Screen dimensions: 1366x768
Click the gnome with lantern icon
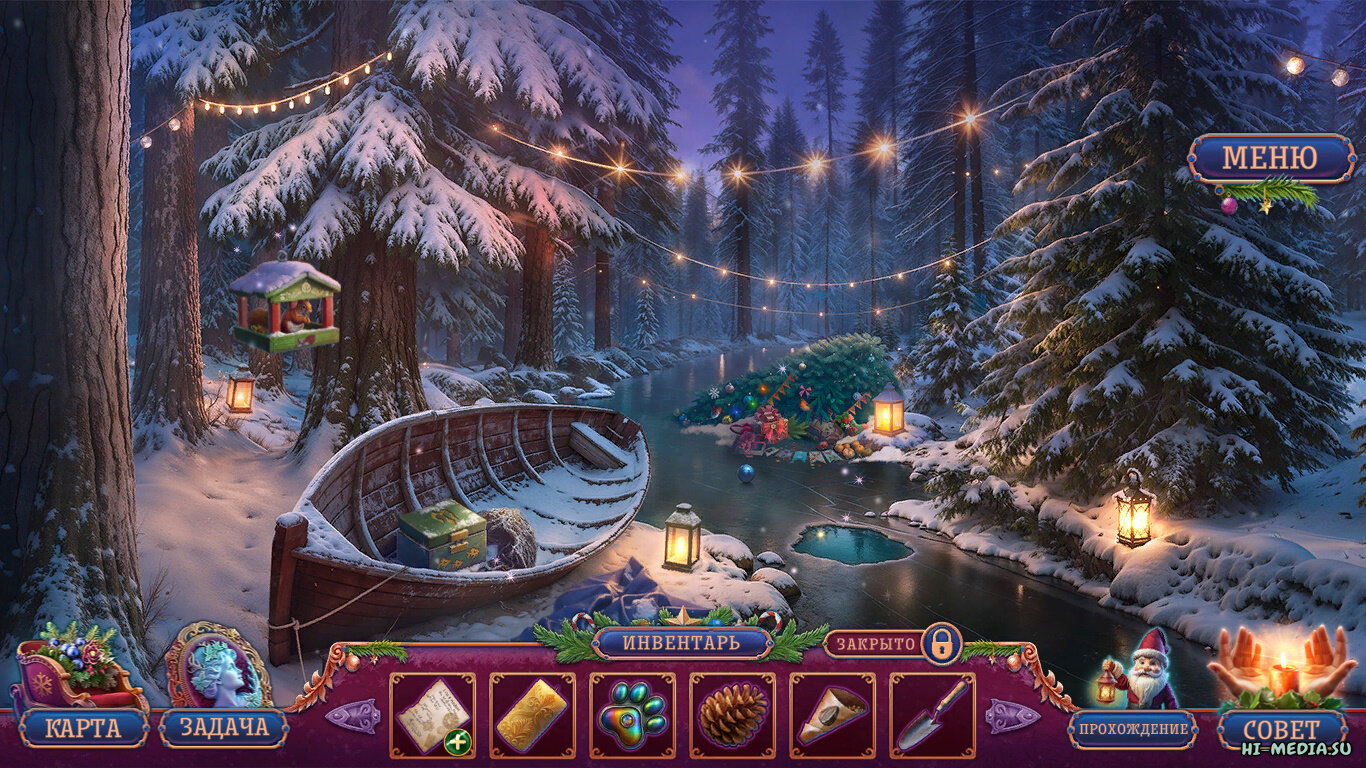click(x=1143, y=670)
